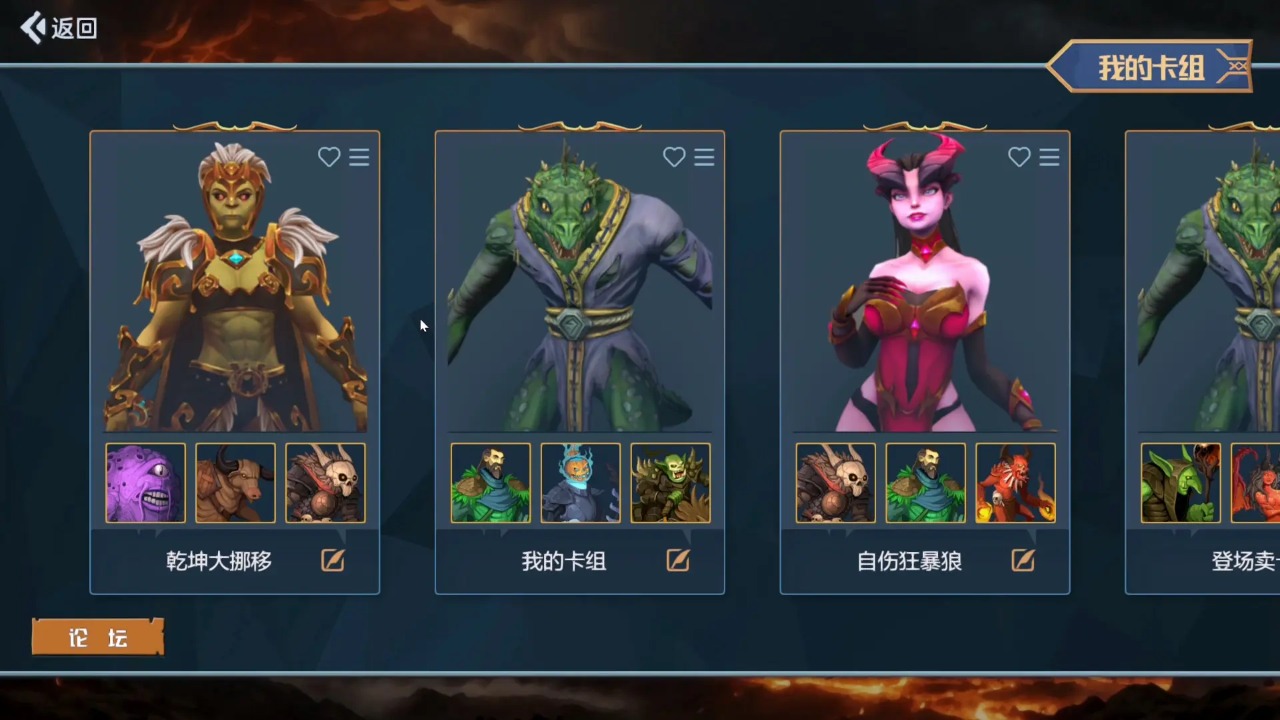Click the flaming skull card thumbnail in 我的卡组

pos(580,483)
